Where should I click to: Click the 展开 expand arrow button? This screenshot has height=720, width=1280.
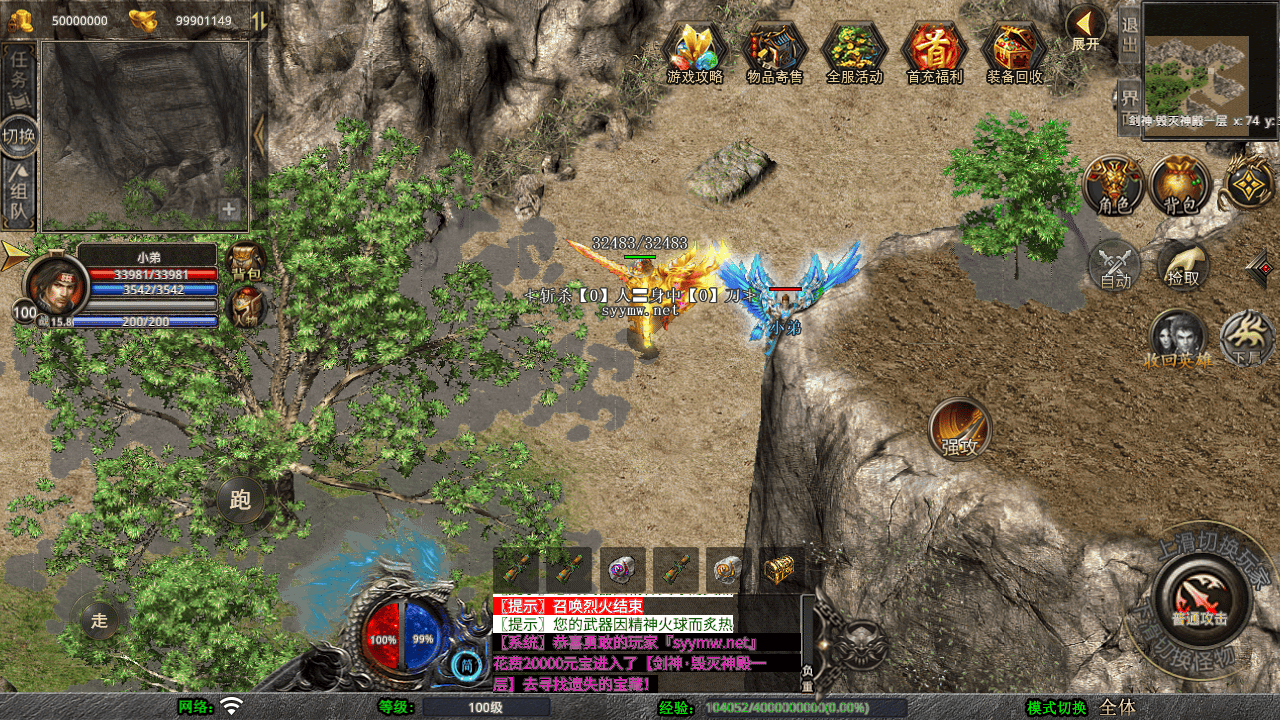[1085, 27]
